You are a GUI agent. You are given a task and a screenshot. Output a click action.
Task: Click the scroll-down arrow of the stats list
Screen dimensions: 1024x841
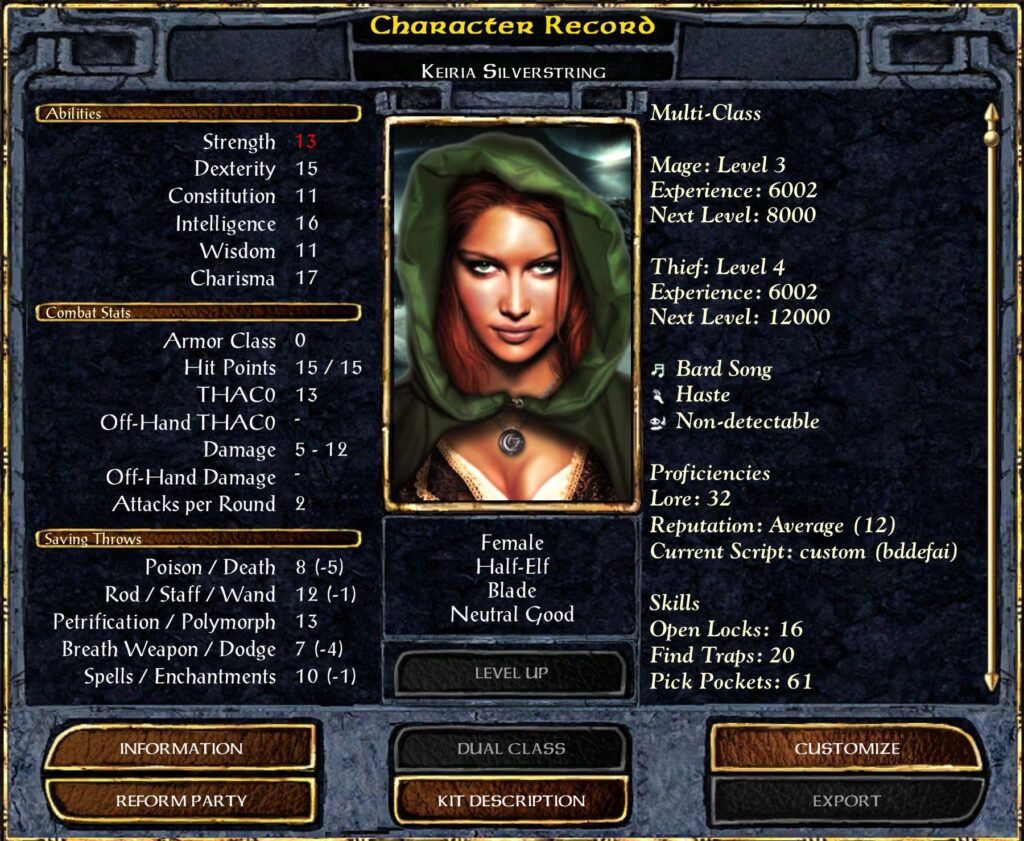click(991, 680)
